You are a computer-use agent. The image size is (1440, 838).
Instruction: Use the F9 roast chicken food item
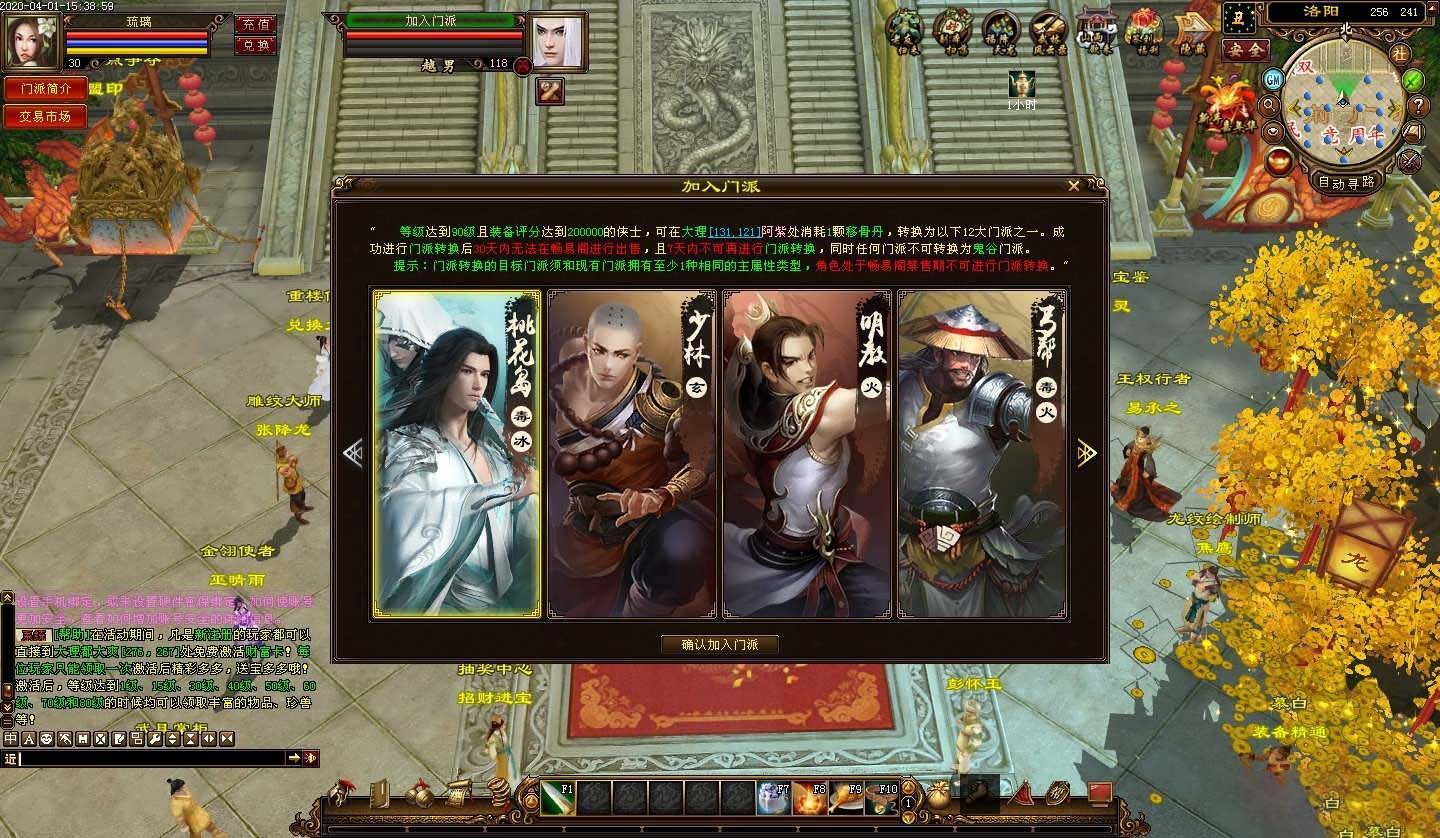point(845,798)
